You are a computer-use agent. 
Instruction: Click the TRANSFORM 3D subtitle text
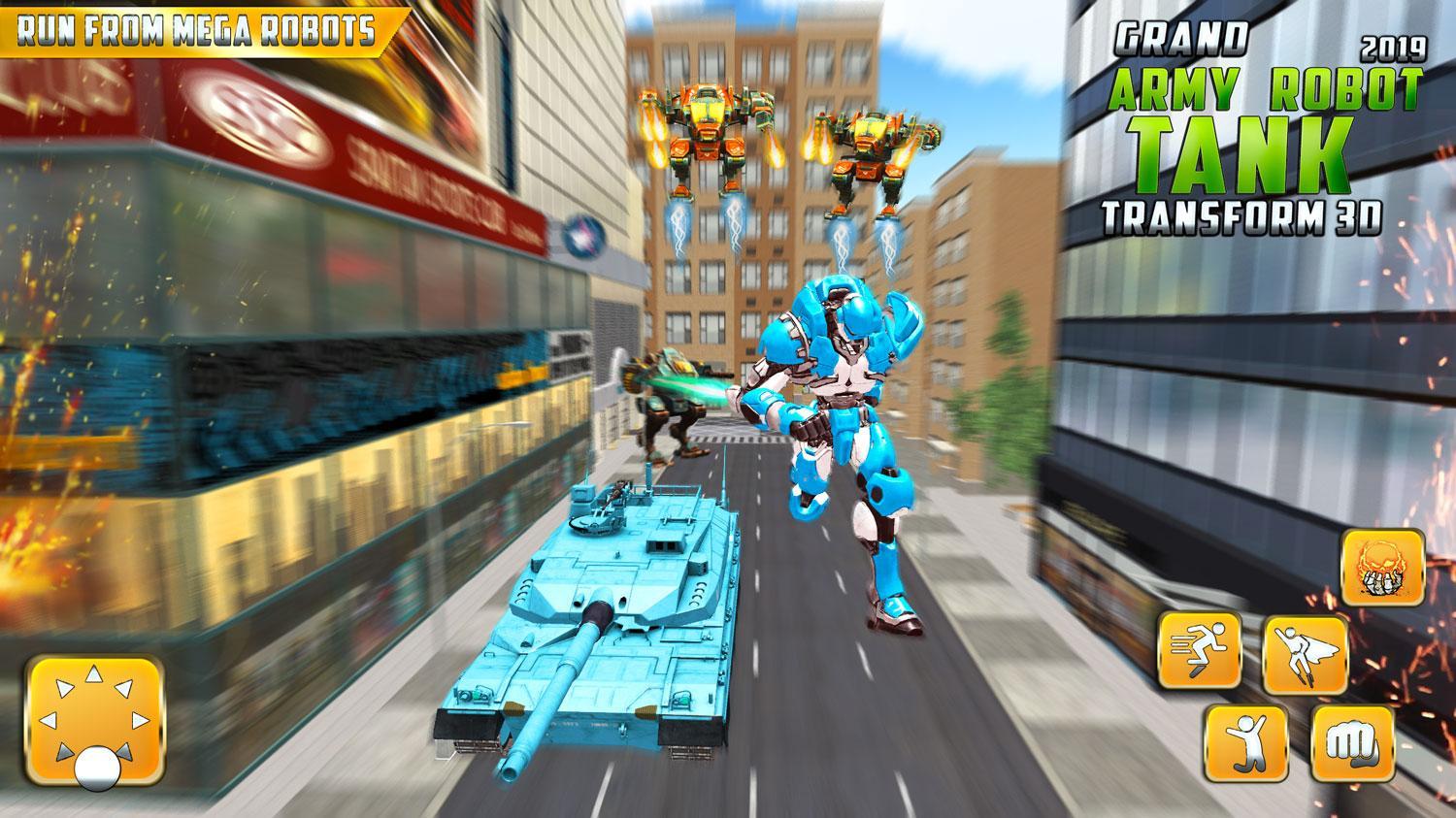[1244, 215]
